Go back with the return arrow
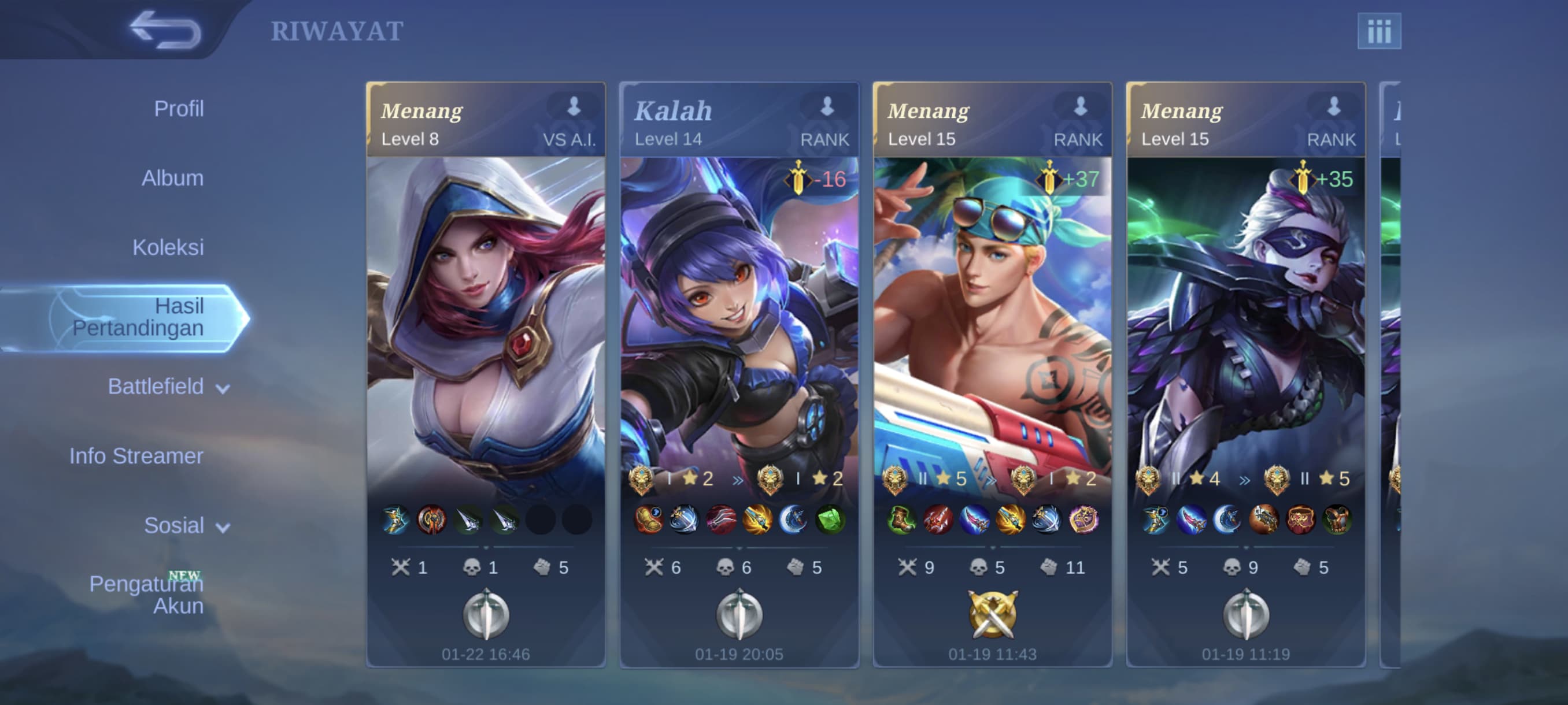Screen dimensions: 1568x705 point(164,31)
